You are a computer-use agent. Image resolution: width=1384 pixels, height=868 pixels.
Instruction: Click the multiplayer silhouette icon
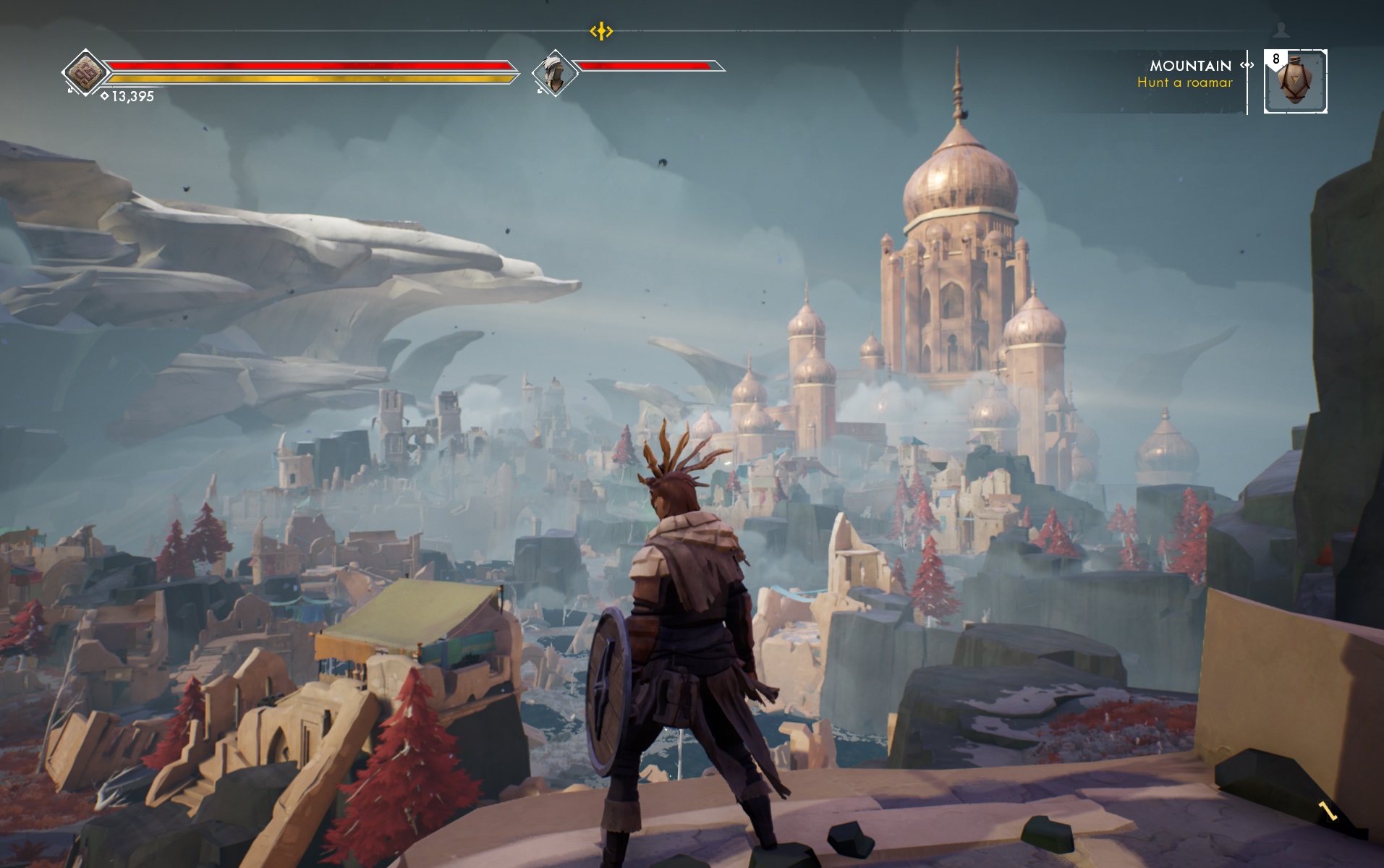click(1281, 30)
